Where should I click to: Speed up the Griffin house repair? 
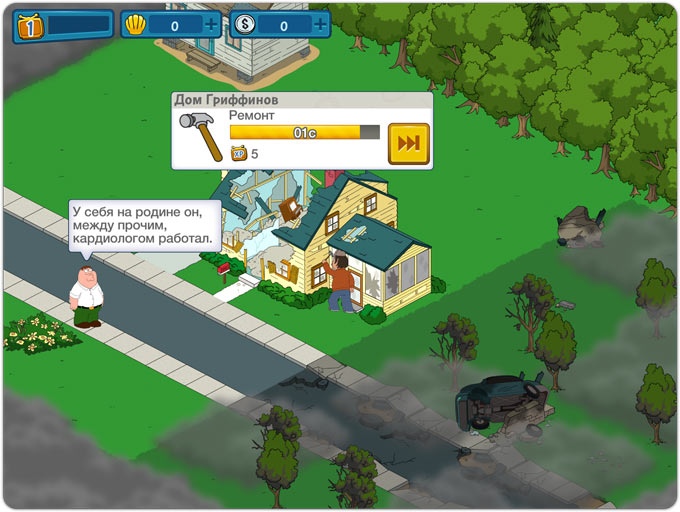pyautogui.click(x=408, y=143)
